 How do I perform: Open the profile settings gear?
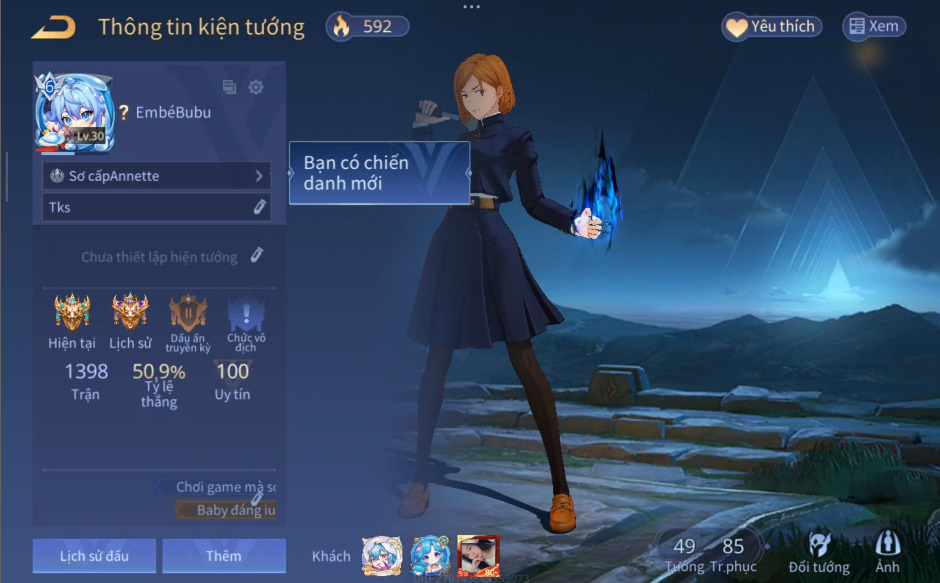click(256, 87)
